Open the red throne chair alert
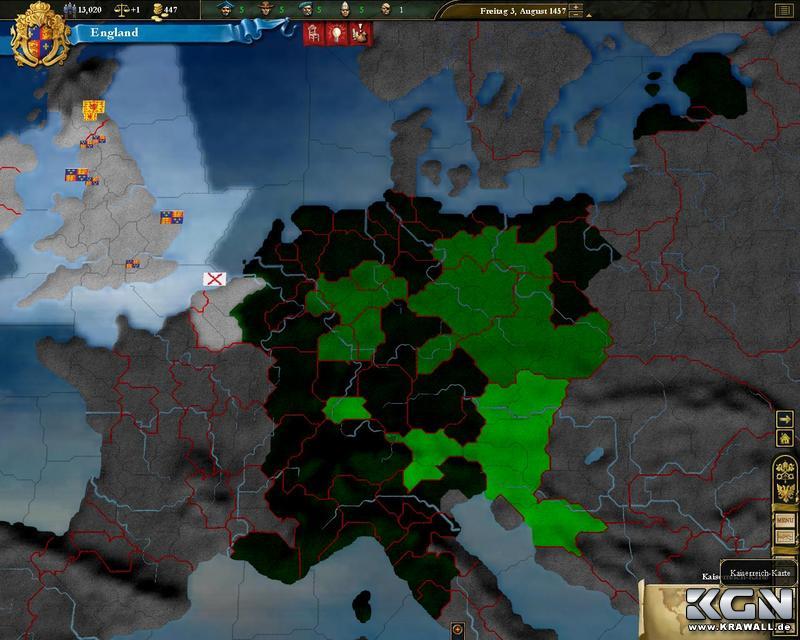This screenshot has height=640, width=800. click(312, 32)
